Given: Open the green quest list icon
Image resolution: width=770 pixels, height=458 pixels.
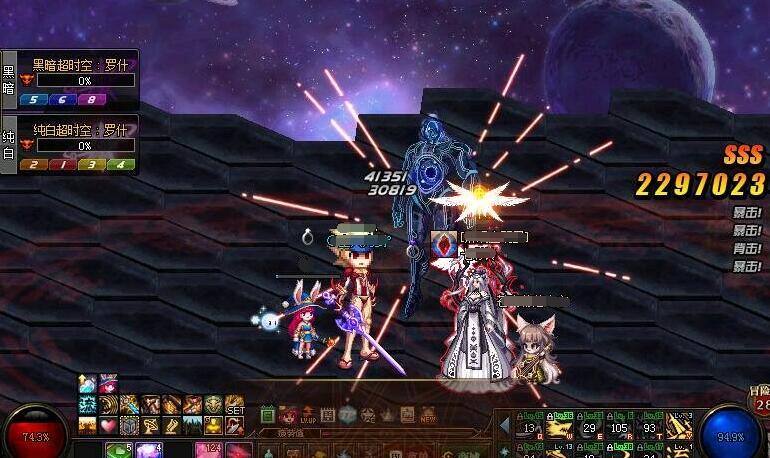Looking at the screenshot, I should click(267, 414).
